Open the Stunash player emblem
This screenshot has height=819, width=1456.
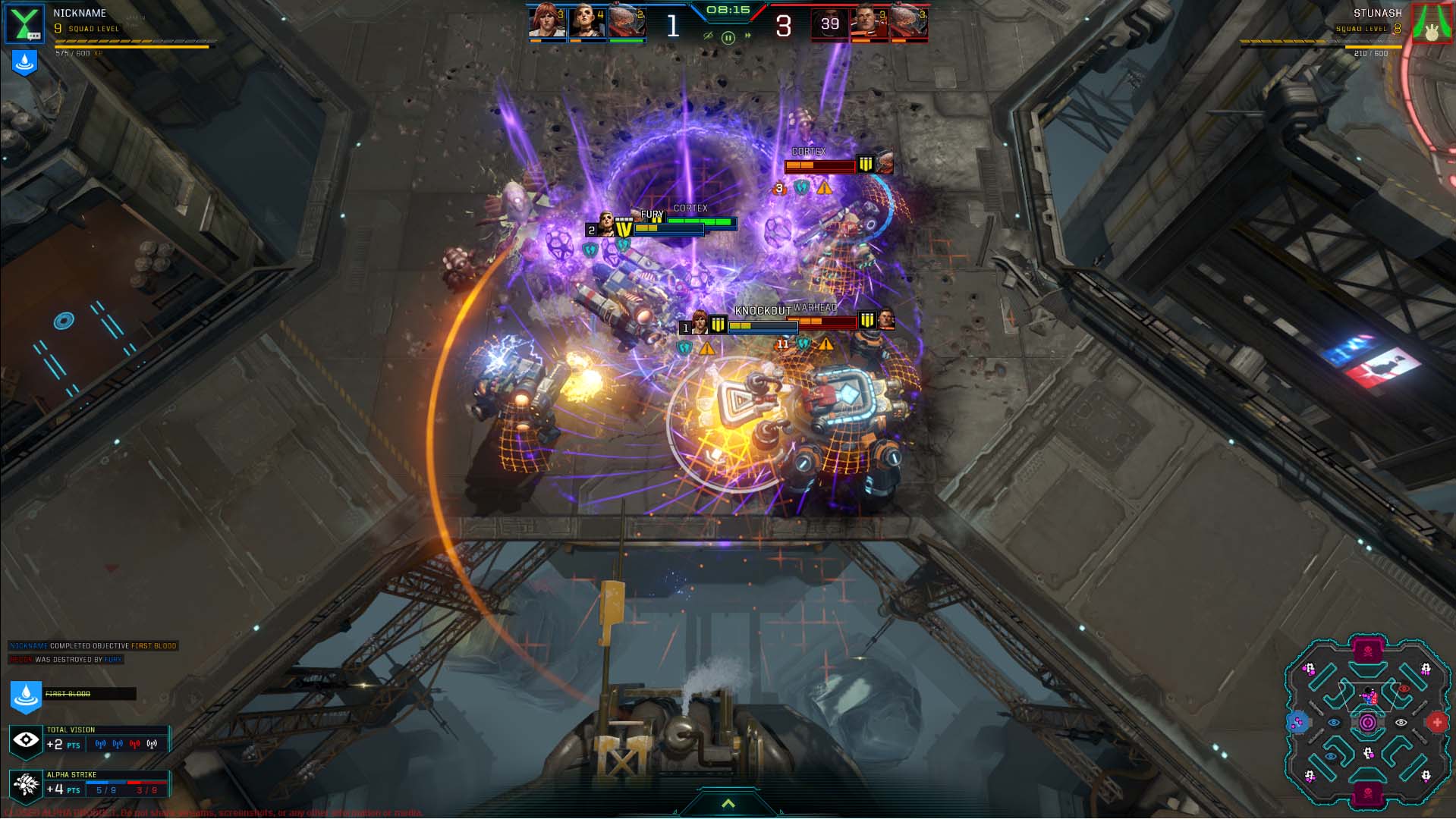point(1431,24)
